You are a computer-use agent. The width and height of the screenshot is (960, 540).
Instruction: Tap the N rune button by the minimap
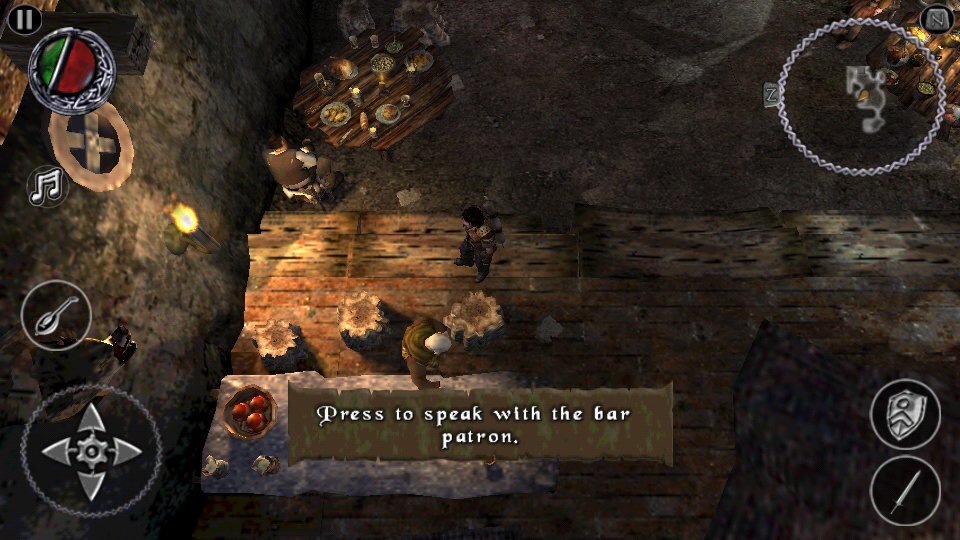tap(936, 19)
